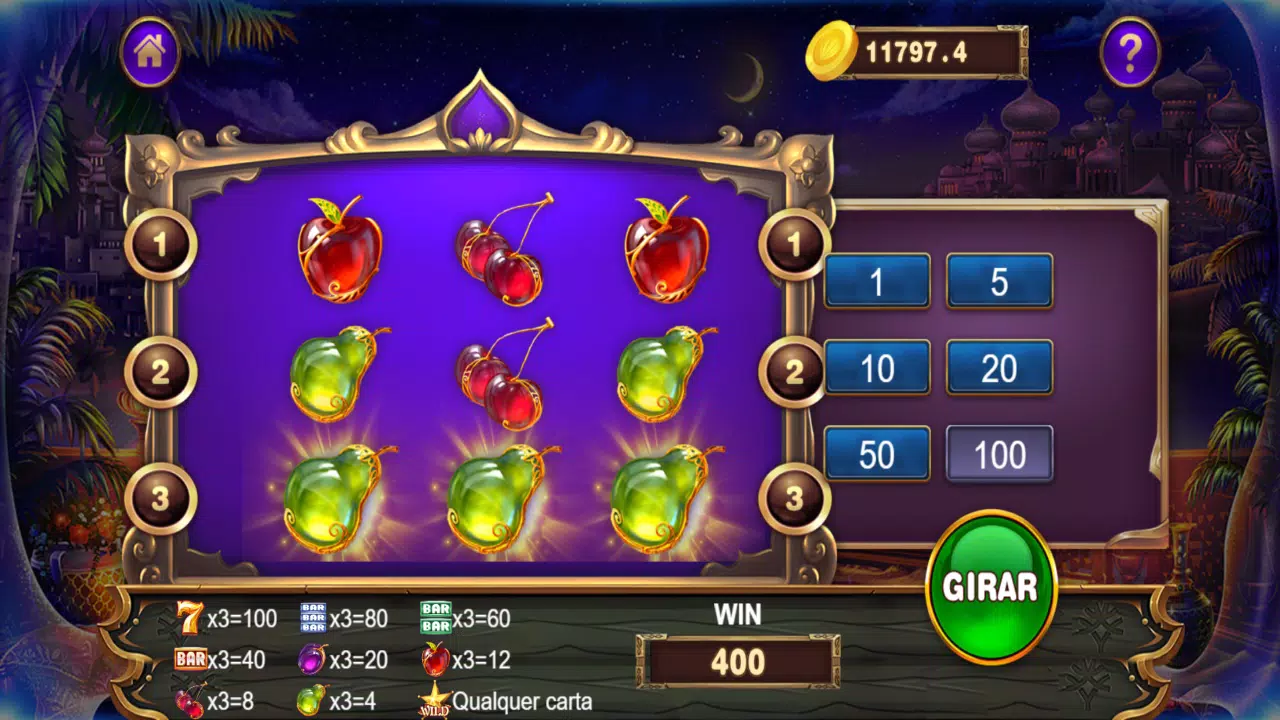Spin the reels with the GIRAR button

(x=990, y=587)
